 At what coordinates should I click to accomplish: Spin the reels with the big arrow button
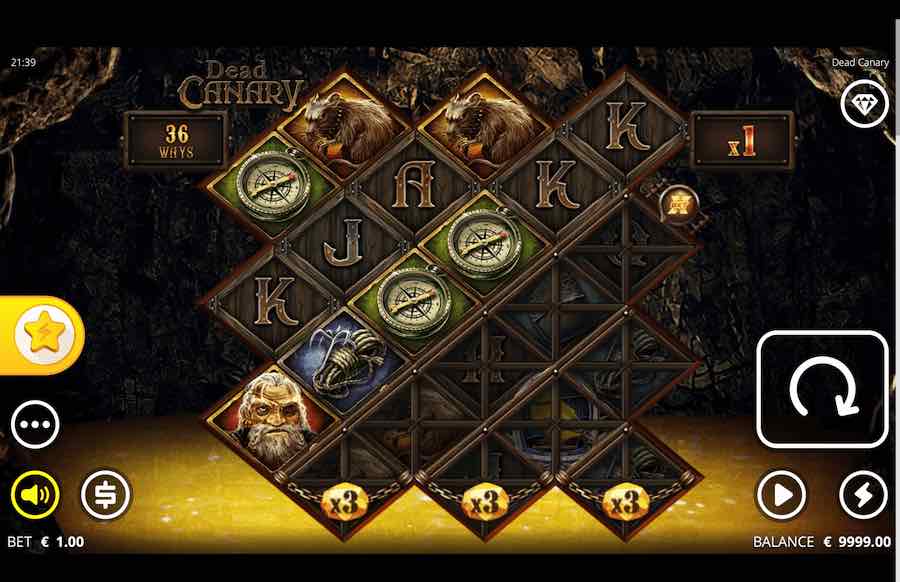pos(822,389)
